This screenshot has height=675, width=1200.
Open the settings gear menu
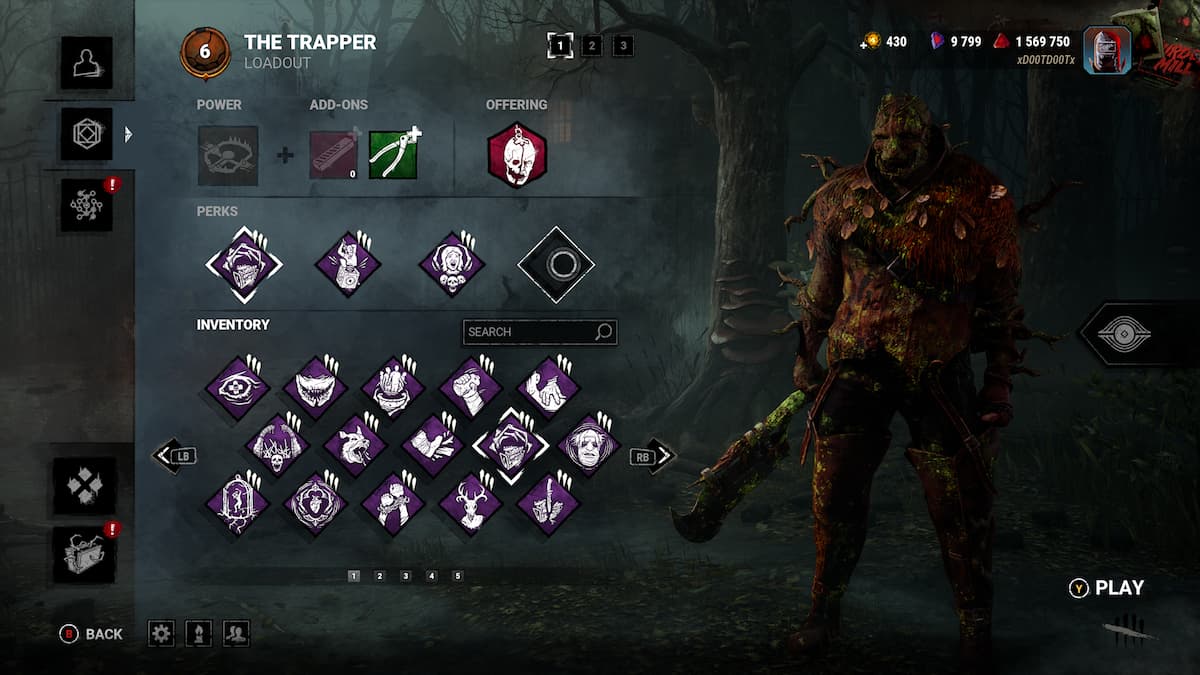pyautogui.click(x=161, y=633)
